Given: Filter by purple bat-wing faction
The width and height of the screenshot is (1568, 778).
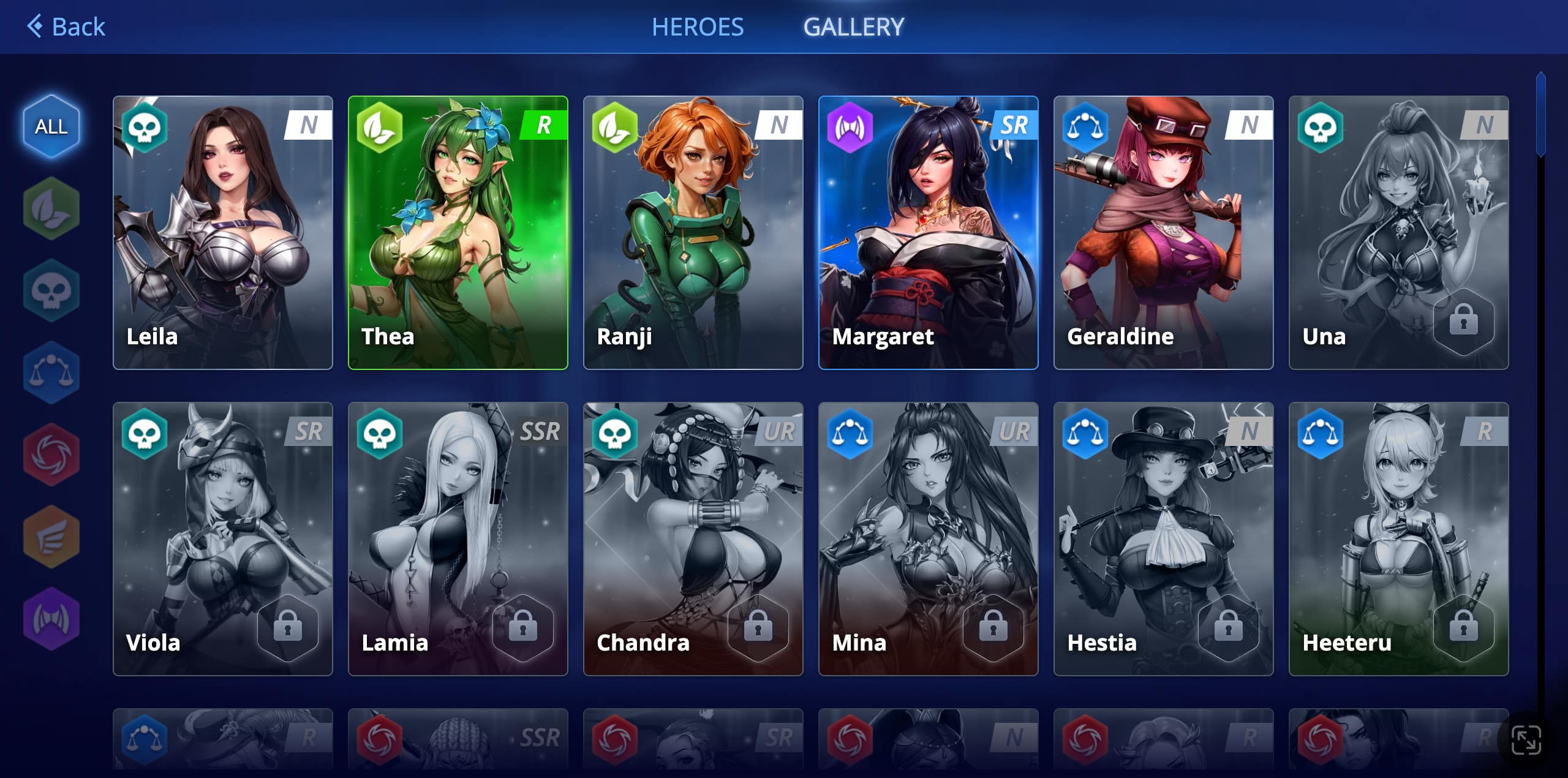Looking at the screenshot, I should [51, 619].
